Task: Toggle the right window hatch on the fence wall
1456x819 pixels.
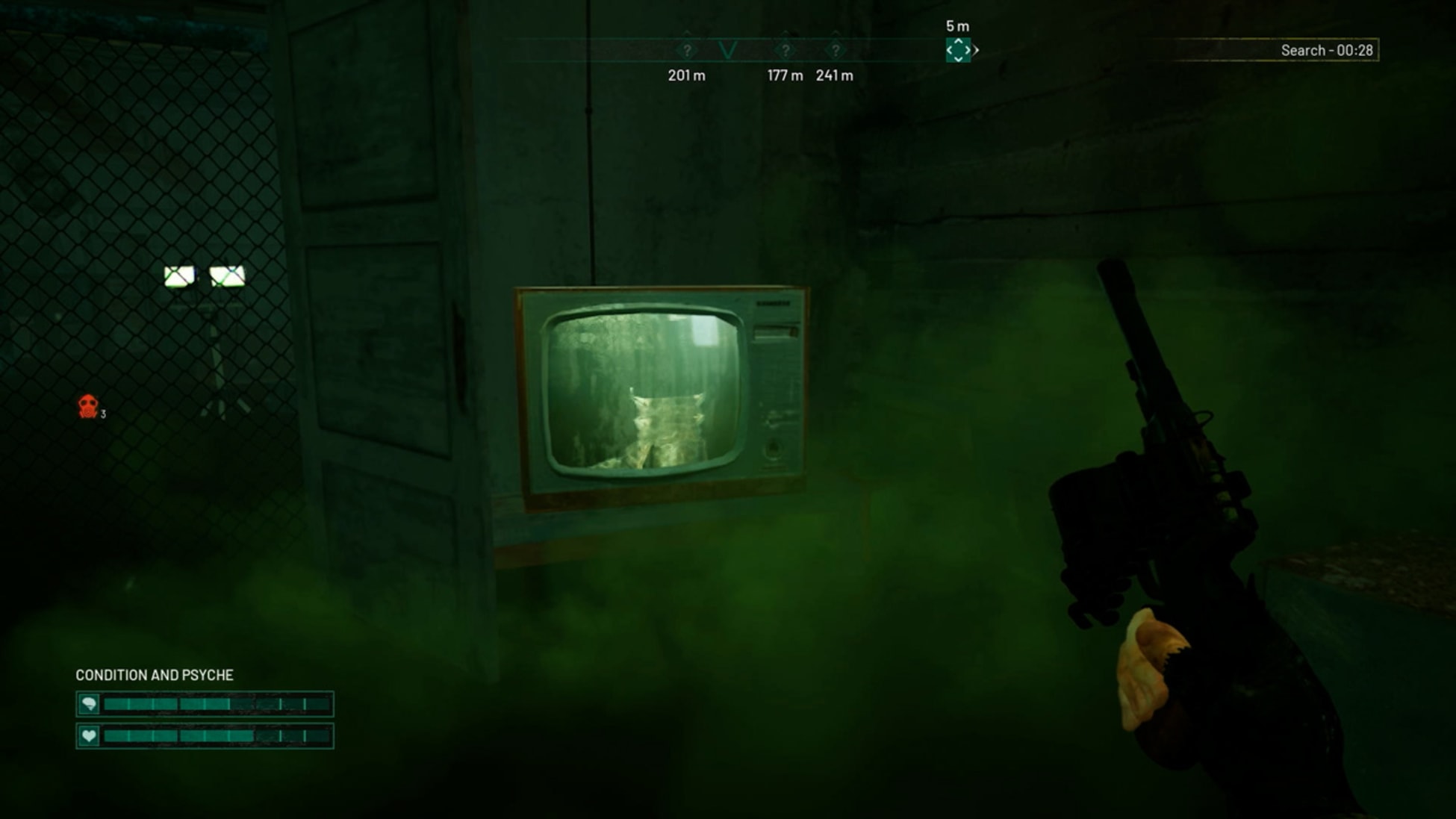Action: coord(229,275)
